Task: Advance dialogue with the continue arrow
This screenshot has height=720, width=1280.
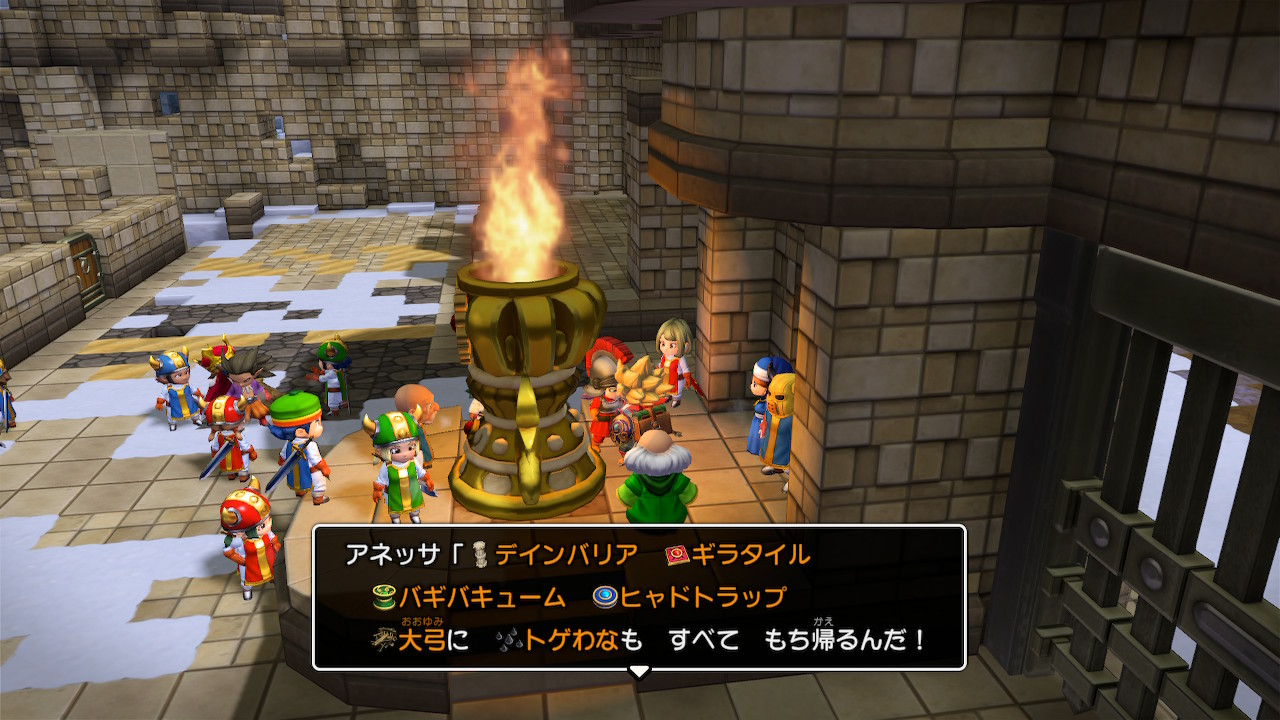Action: 639,672
